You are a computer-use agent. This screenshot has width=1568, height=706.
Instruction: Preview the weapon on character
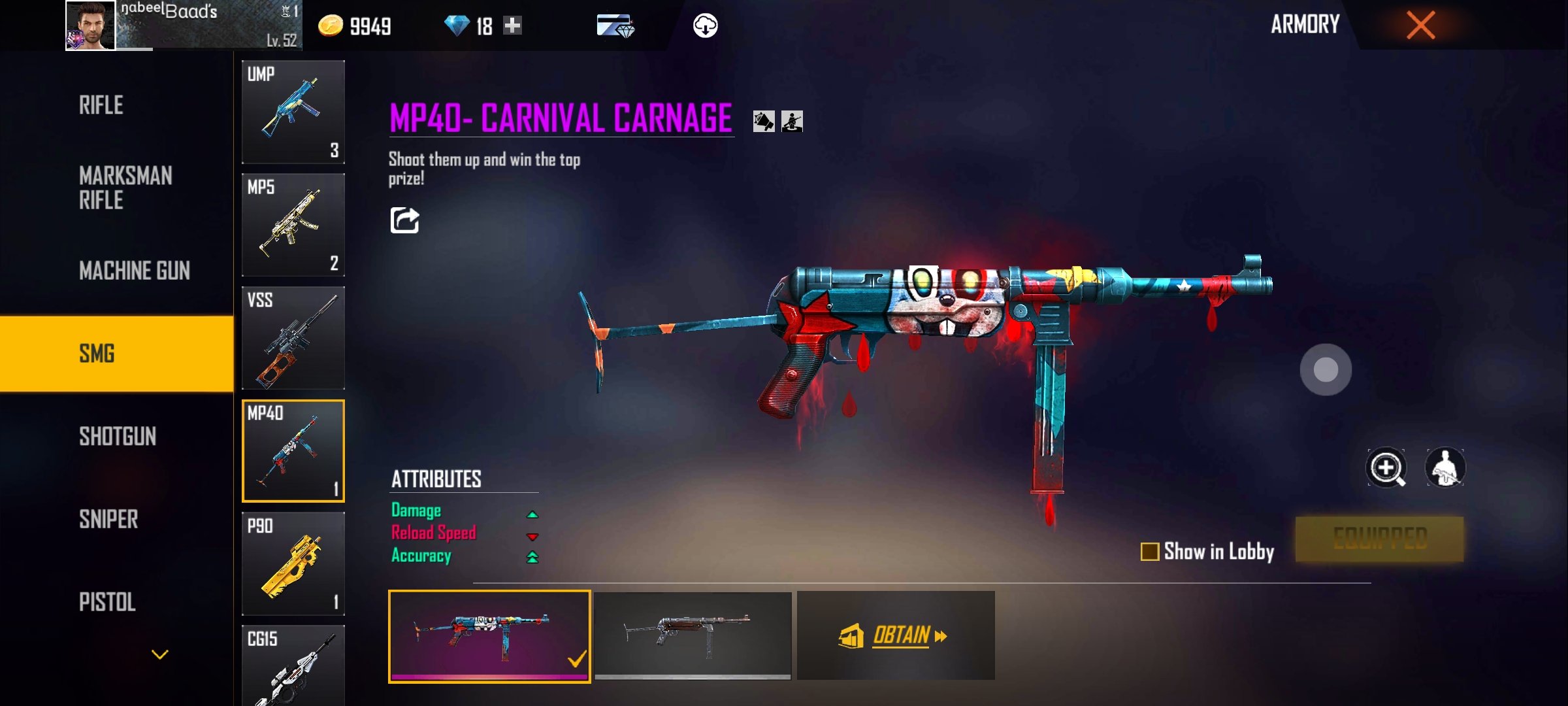coord(1445,468)
